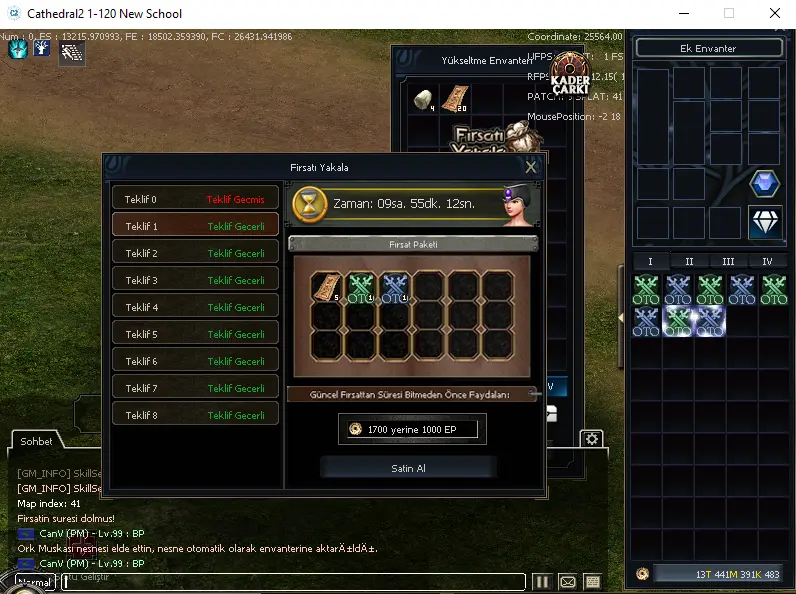Open the Teklif 4 offer
796x594 pixels.
click(x=195, y=307)
